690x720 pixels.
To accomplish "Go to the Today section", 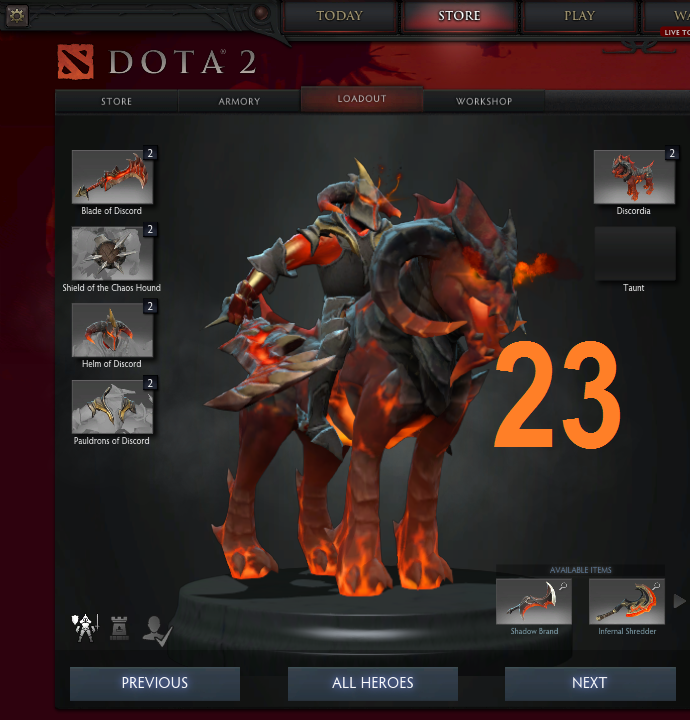I will [x=339, y=16].
